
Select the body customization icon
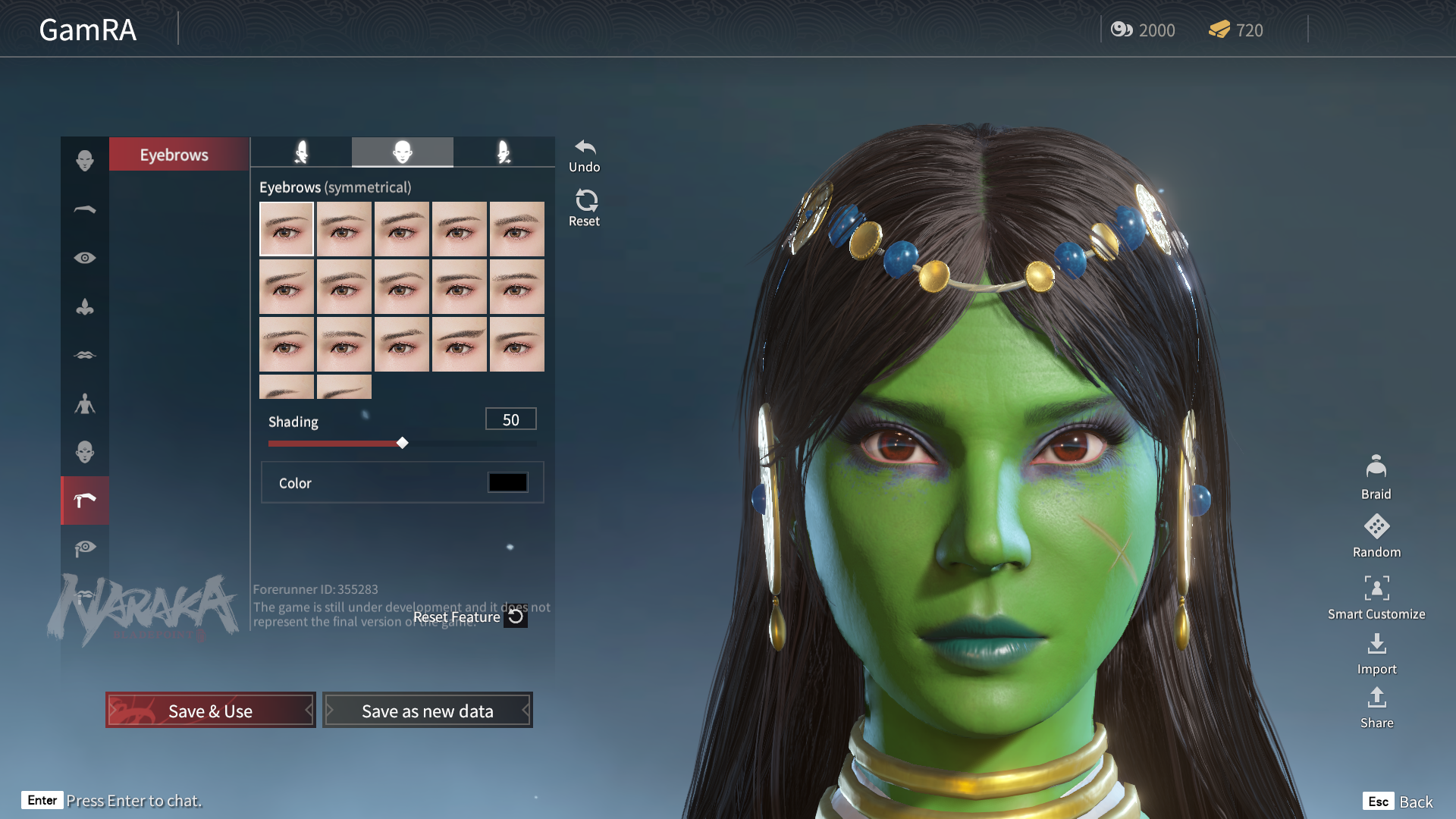tap(85, 404)
